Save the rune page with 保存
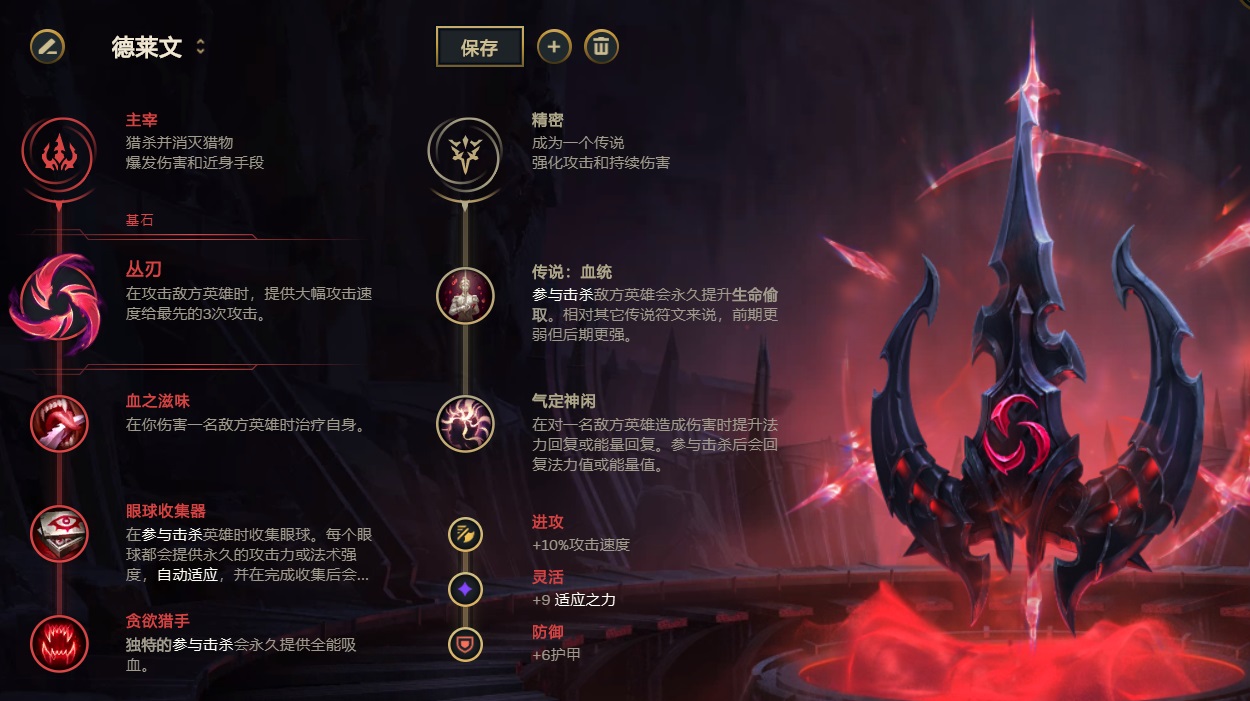Viewport: 1250px width, 701px height. click(479, 47)
